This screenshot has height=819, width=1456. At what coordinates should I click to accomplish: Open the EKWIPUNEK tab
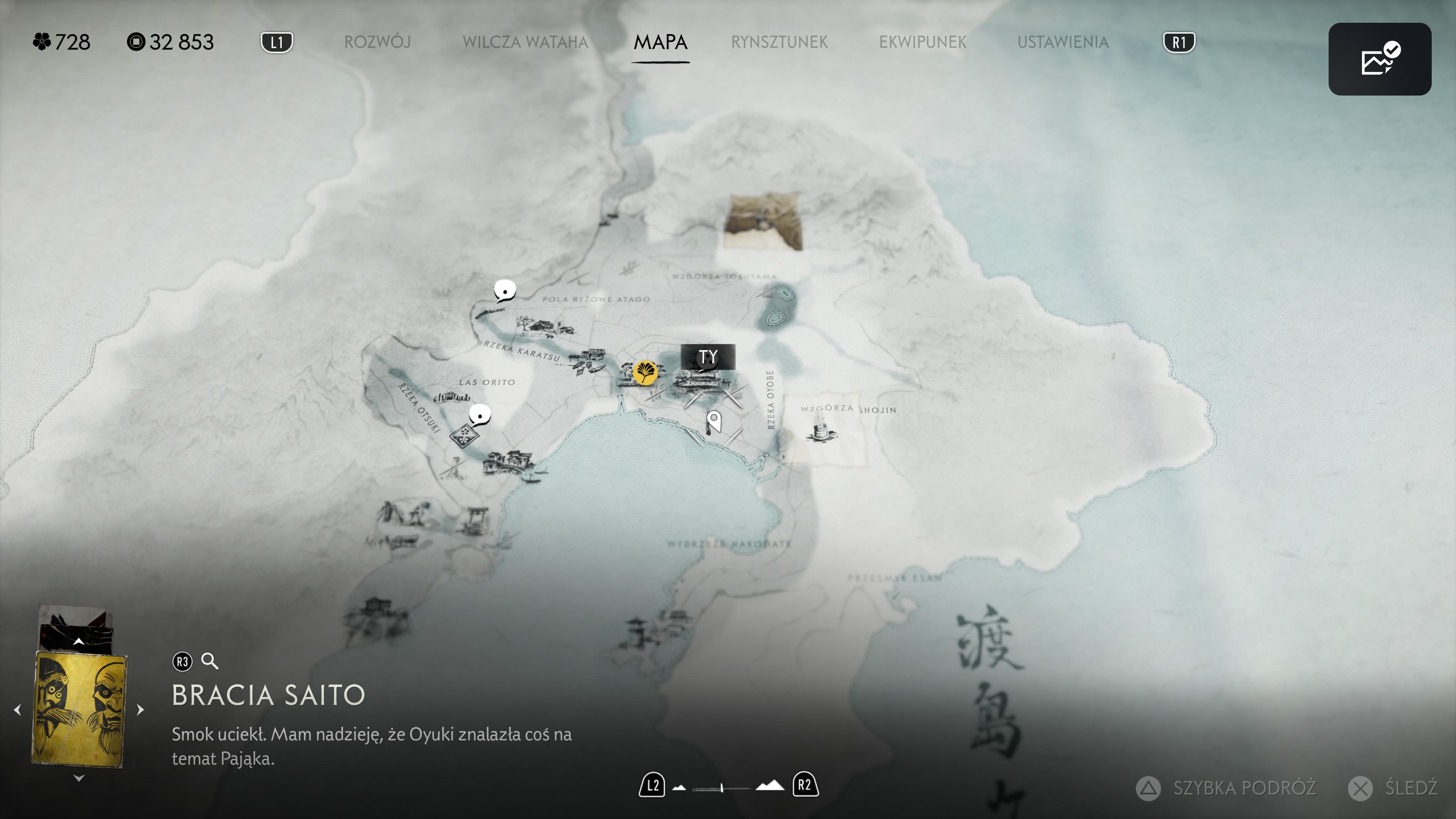coord(923,42)
